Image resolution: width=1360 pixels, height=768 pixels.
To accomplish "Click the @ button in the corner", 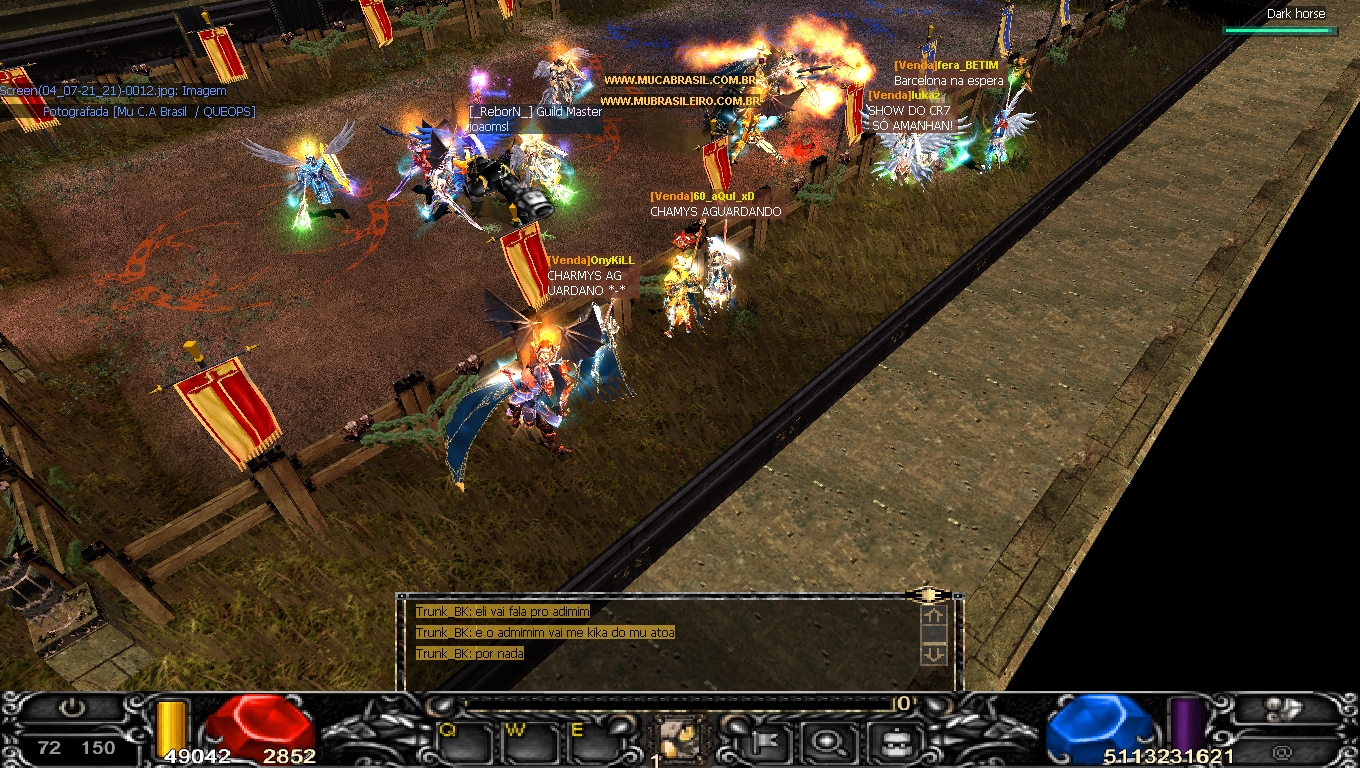I will tap(1283, 752).
